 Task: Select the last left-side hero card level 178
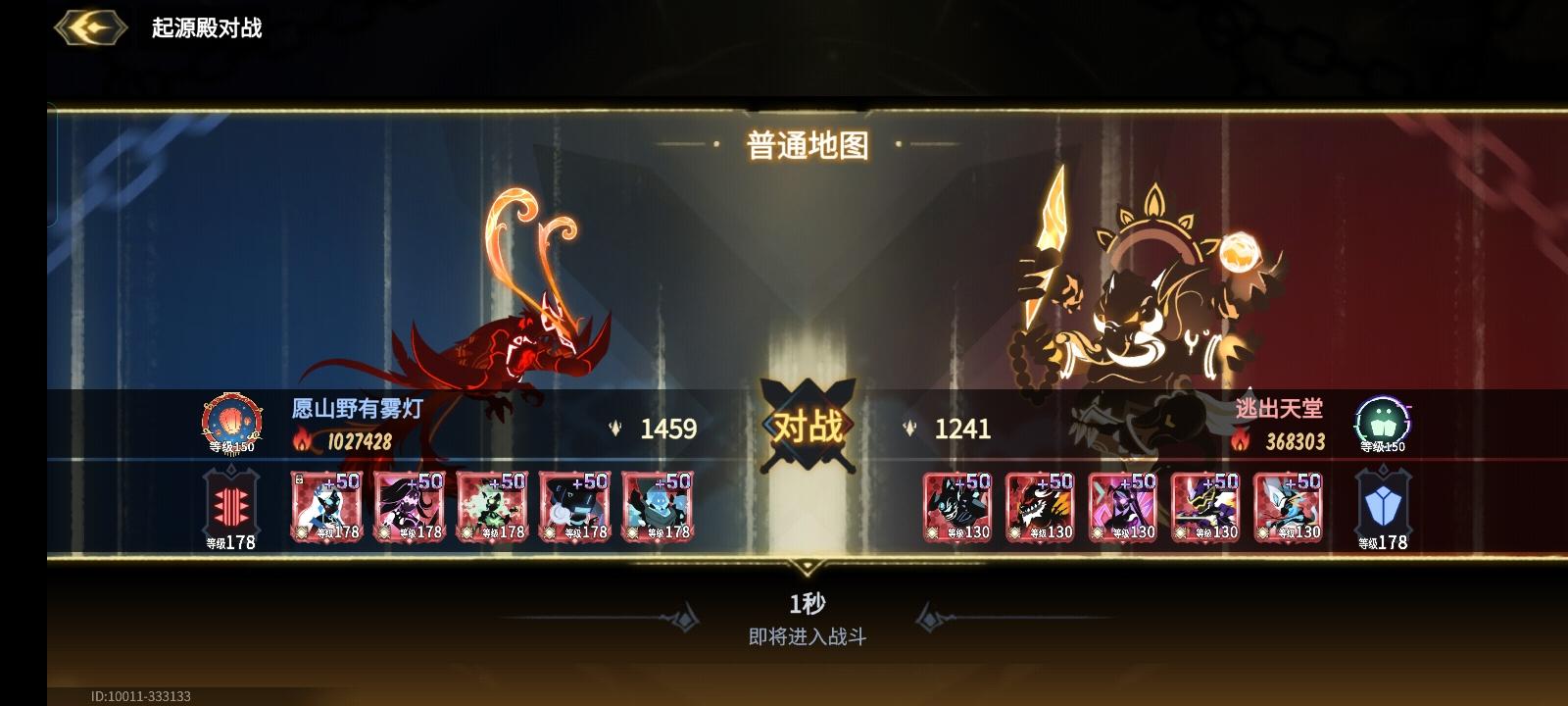coord(657,506)
